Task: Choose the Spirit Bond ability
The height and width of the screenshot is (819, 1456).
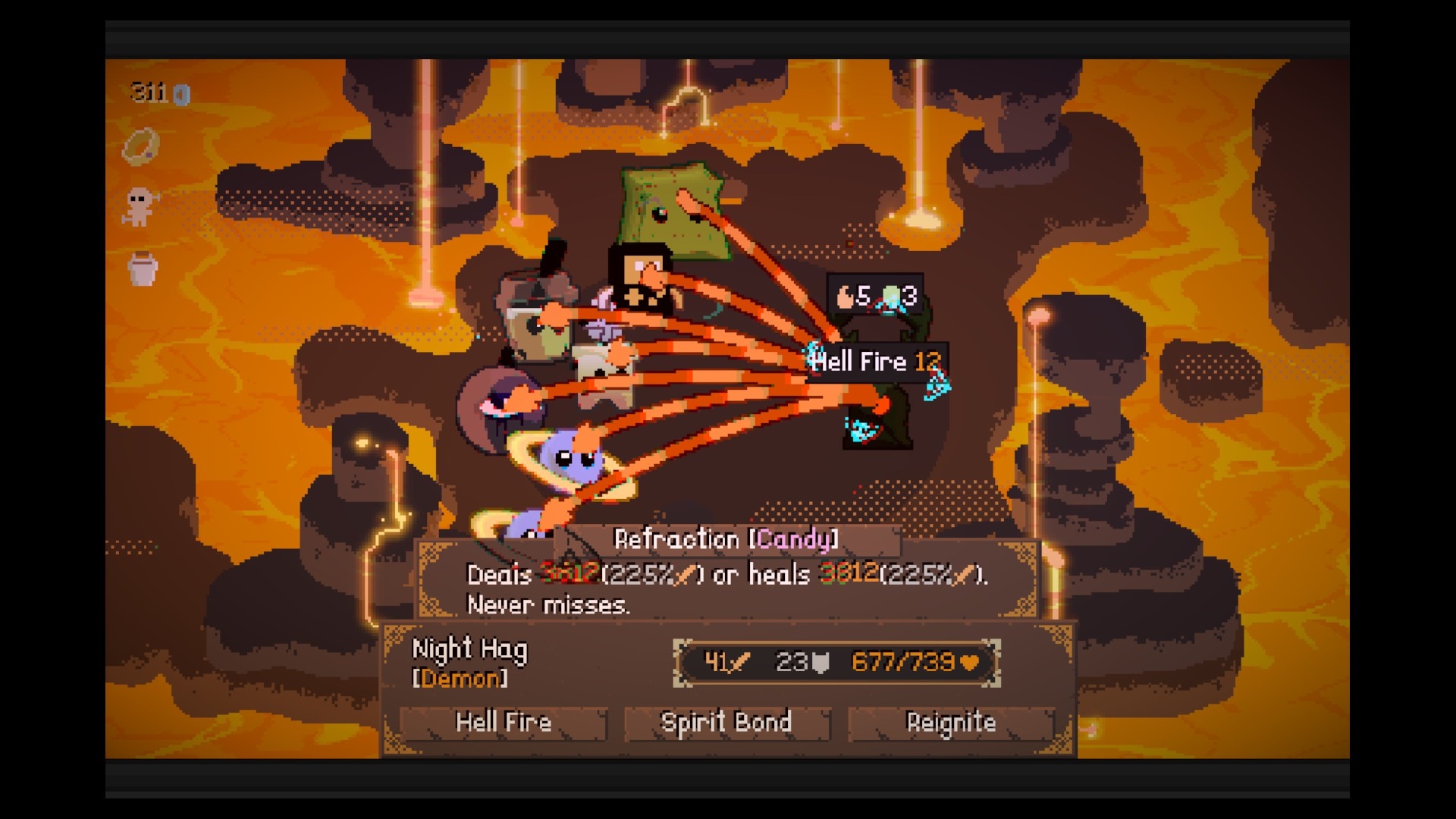Action: [x=726, y=723]
